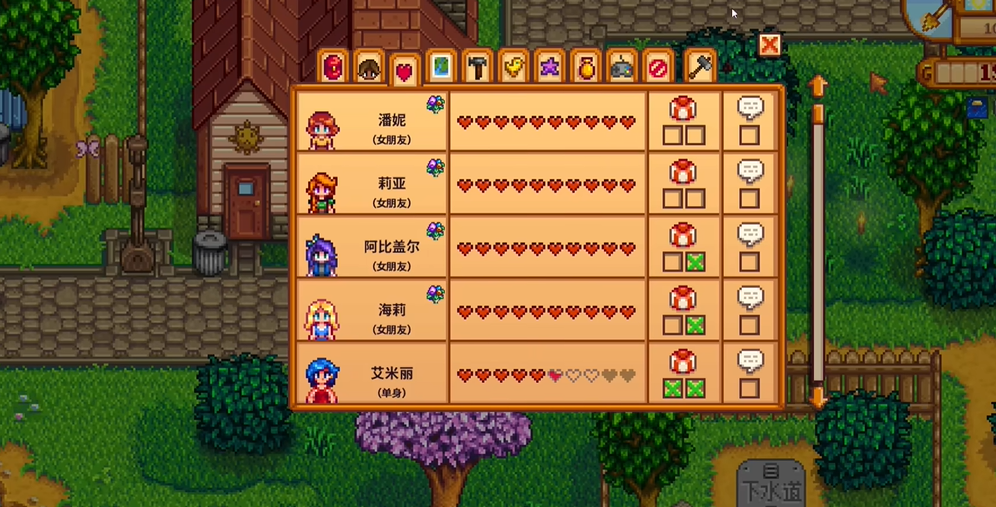The image size is (996, 507).
Task: Switch to the hammer crafting tab
Action: tap(477, 68)
